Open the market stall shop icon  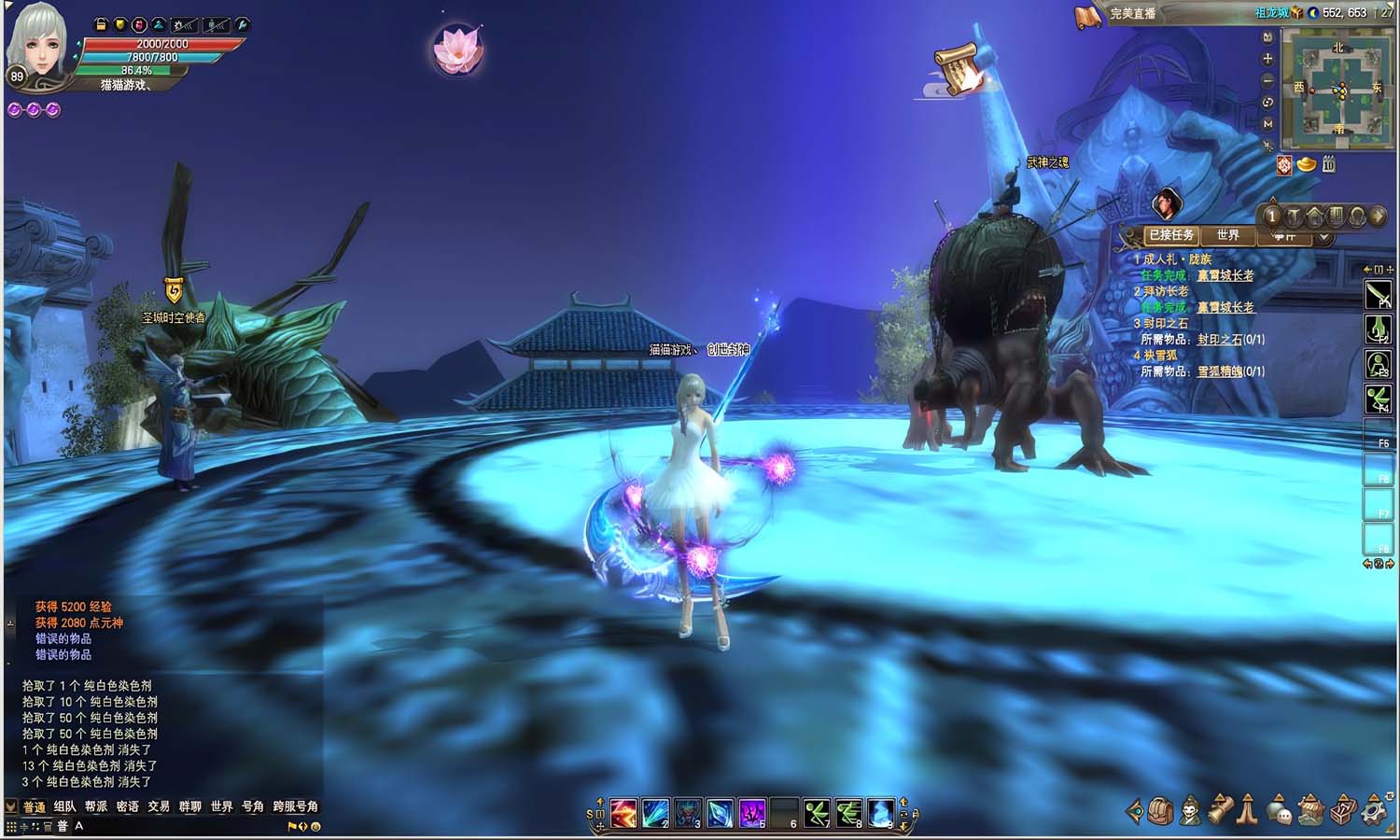pyautogui.click(x=1311, y=811)
